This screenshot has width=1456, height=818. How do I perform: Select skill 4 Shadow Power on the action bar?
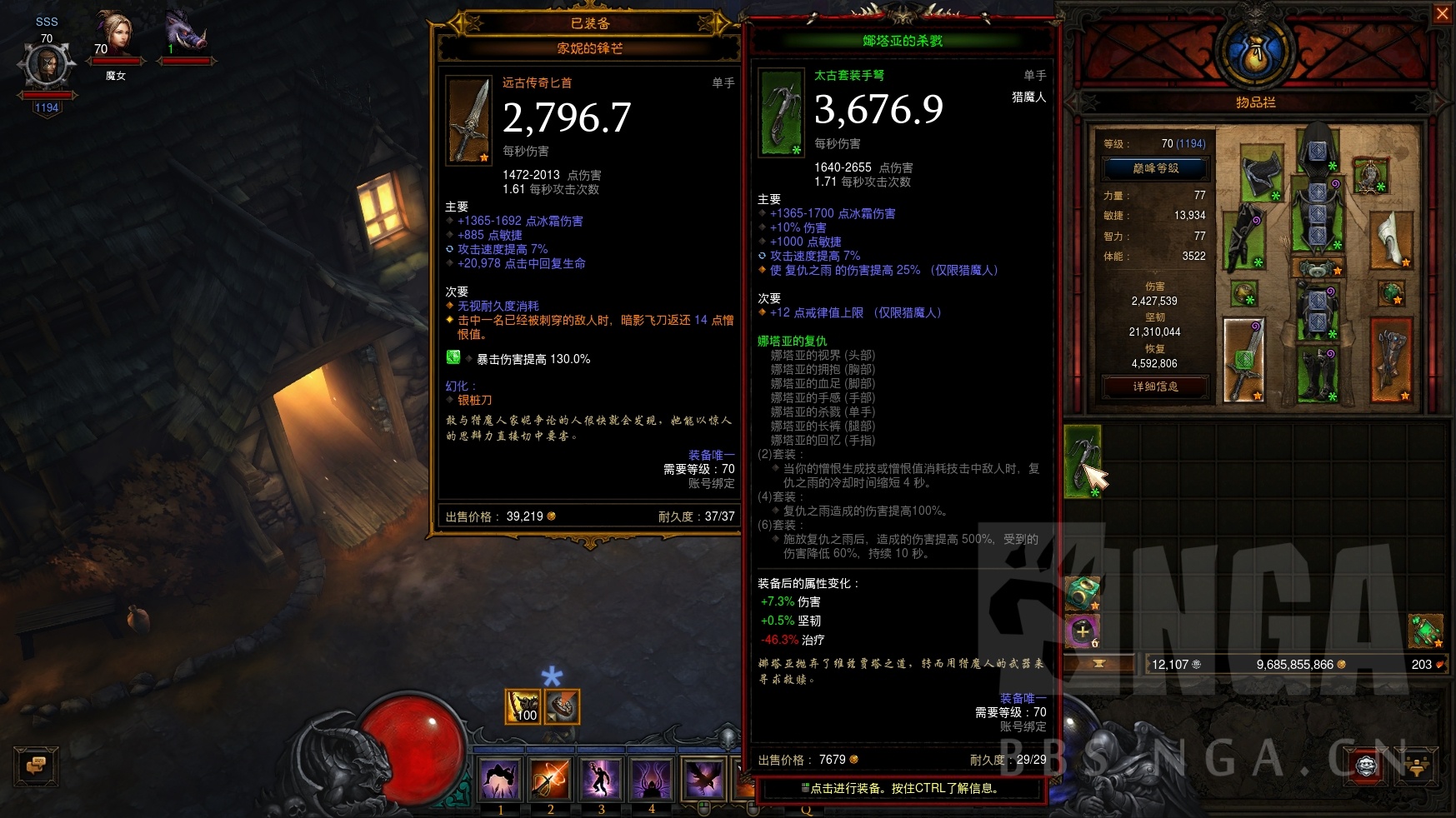point(653,779)
